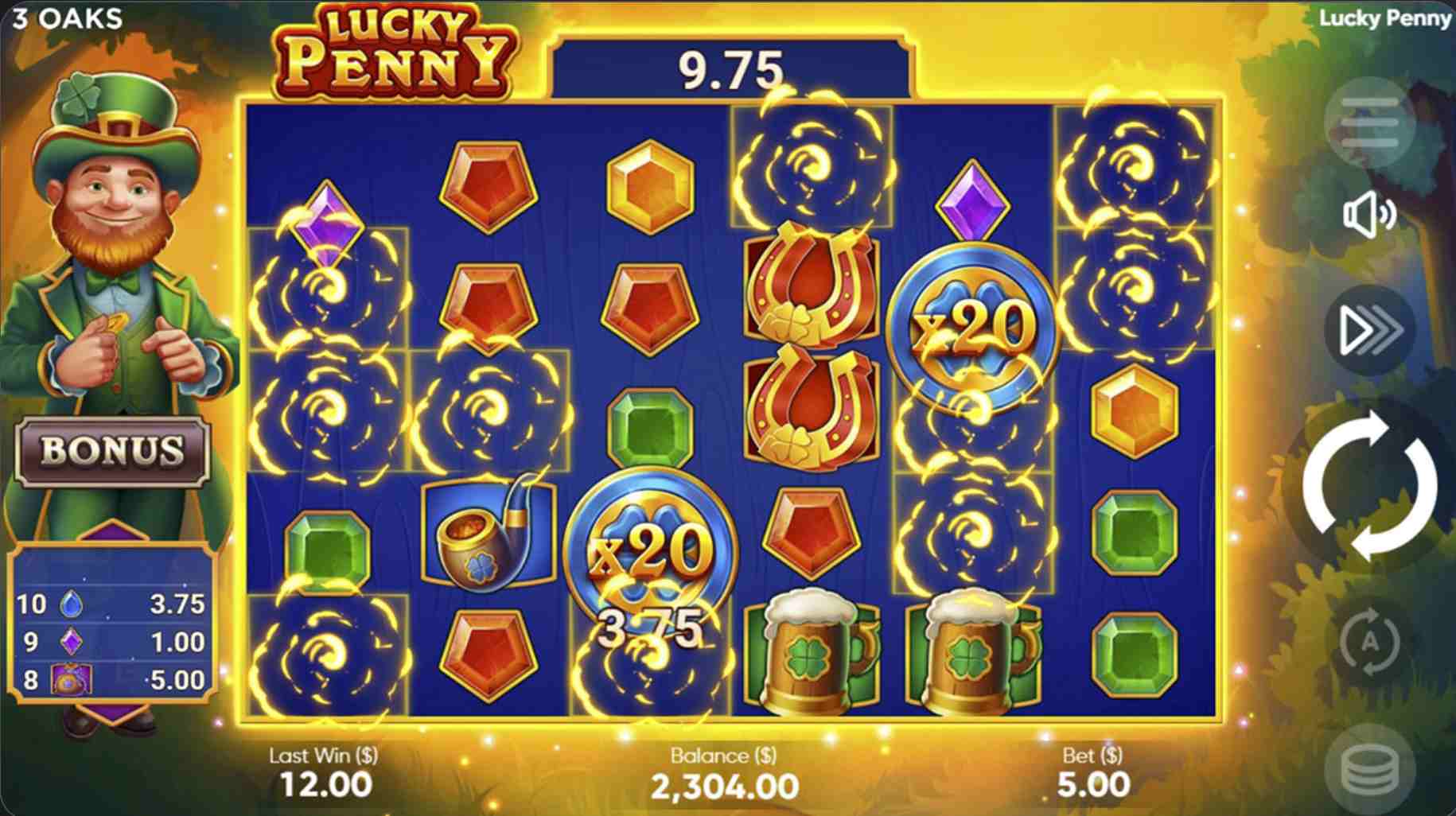This screenshot has width=1456, height=816.
Task: Open the hamburger menu
Action: [x=1369, y=122]
